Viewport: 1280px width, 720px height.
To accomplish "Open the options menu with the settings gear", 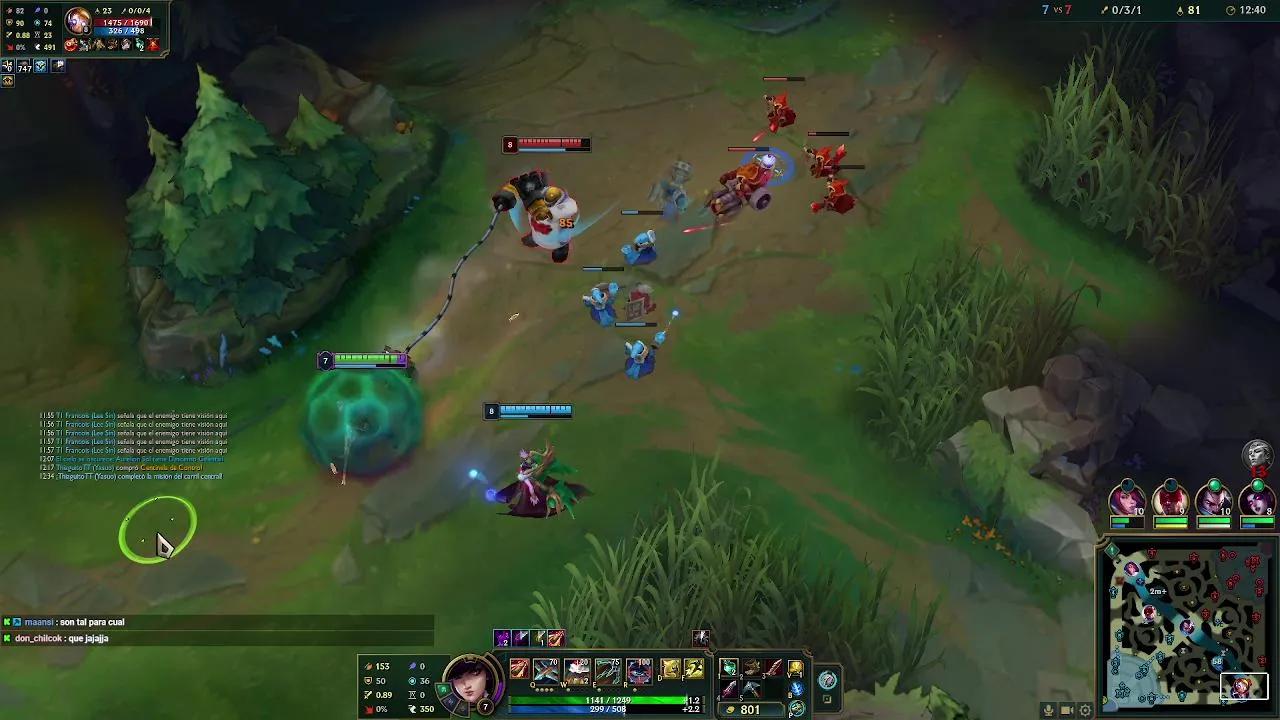I will [x=1085, y=709].
